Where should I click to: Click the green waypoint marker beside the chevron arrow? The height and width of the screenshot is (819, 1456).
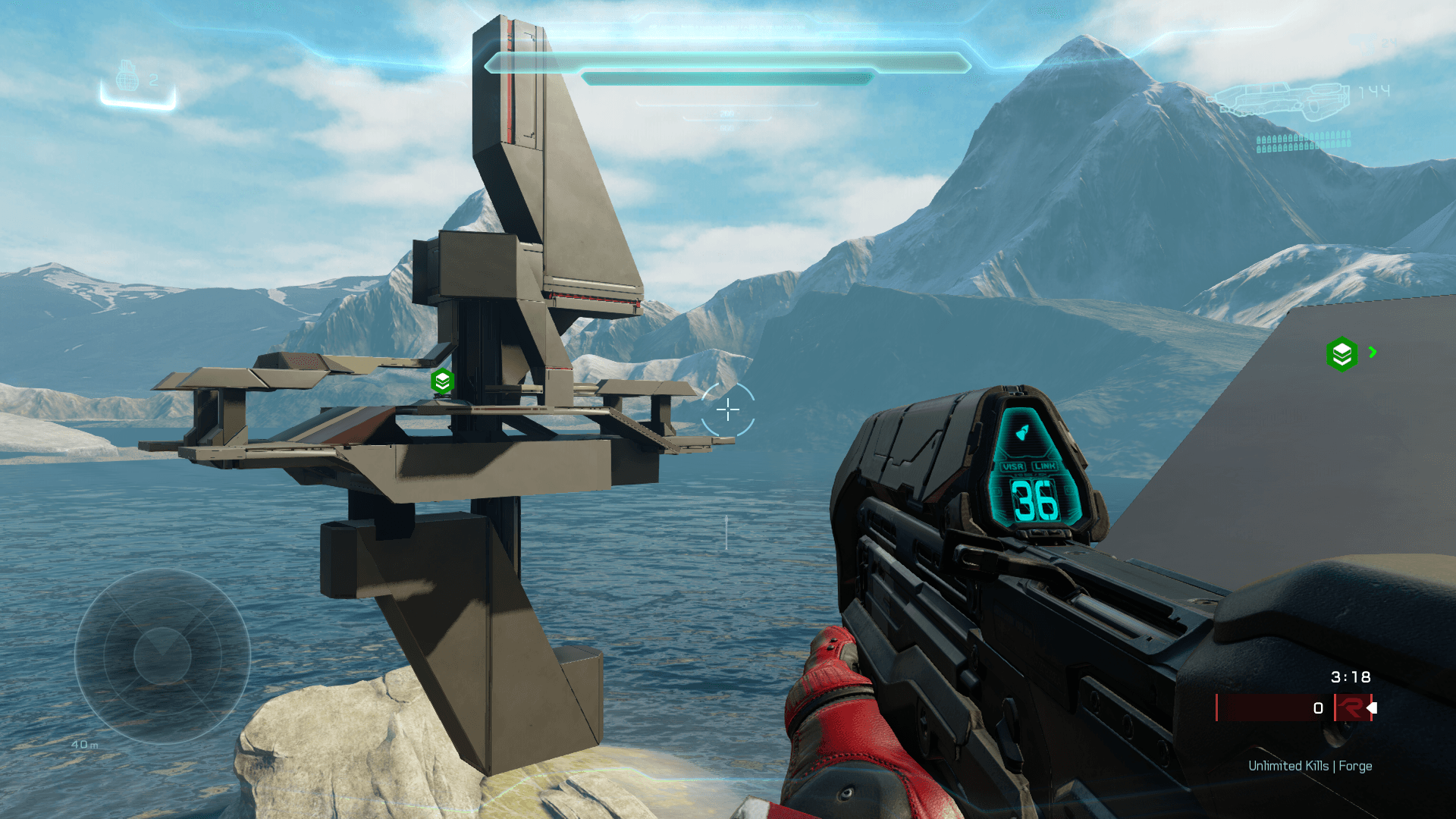pyautogui.click(x=1342, y=353)
